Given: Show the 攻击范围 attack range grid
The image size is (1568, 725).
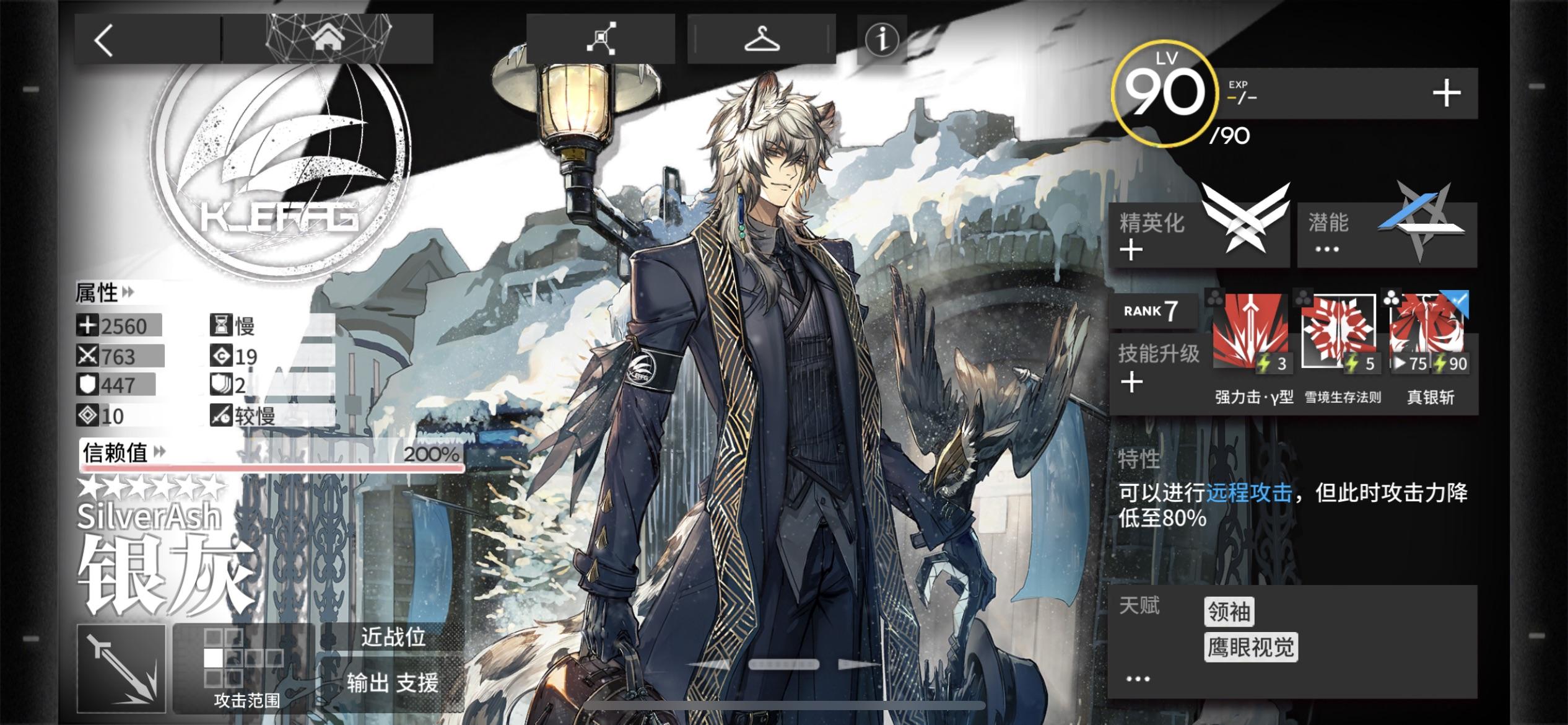Looking at the screenshot, I should pyautogui.click(x=245, y=668).
